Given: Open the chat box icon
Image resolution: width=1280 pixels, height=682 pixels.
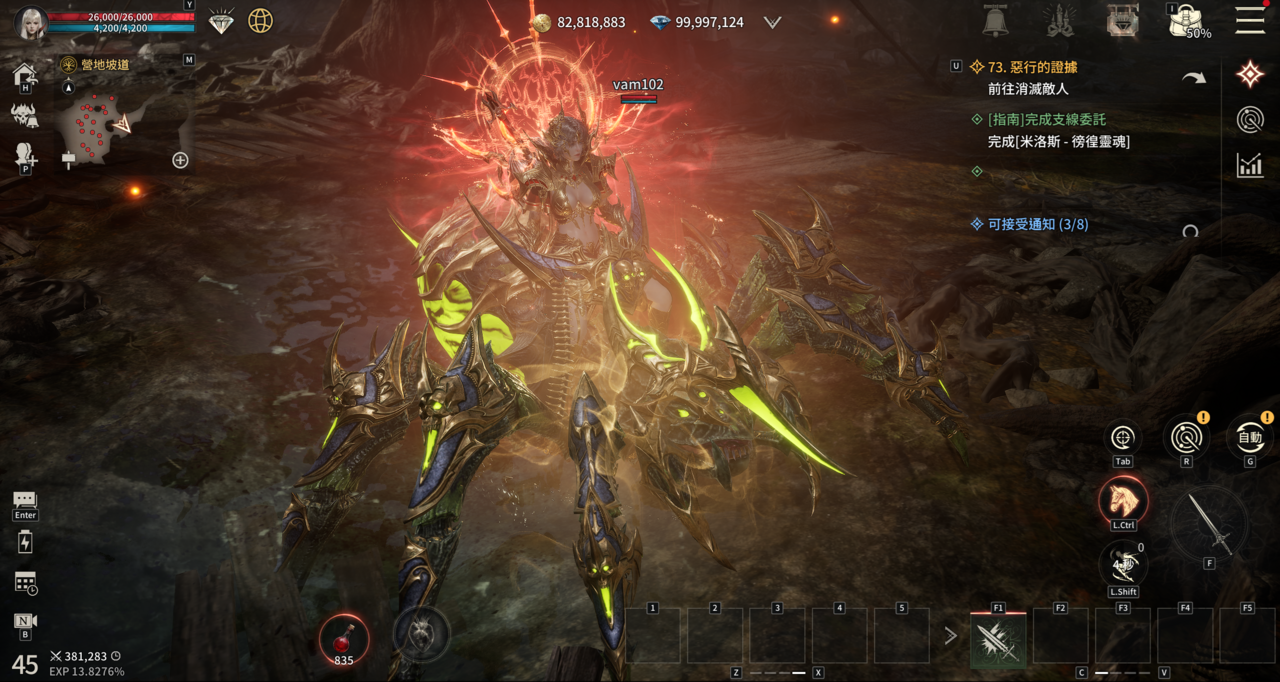Looking at the screenshot, I should [x=25, y=499].
